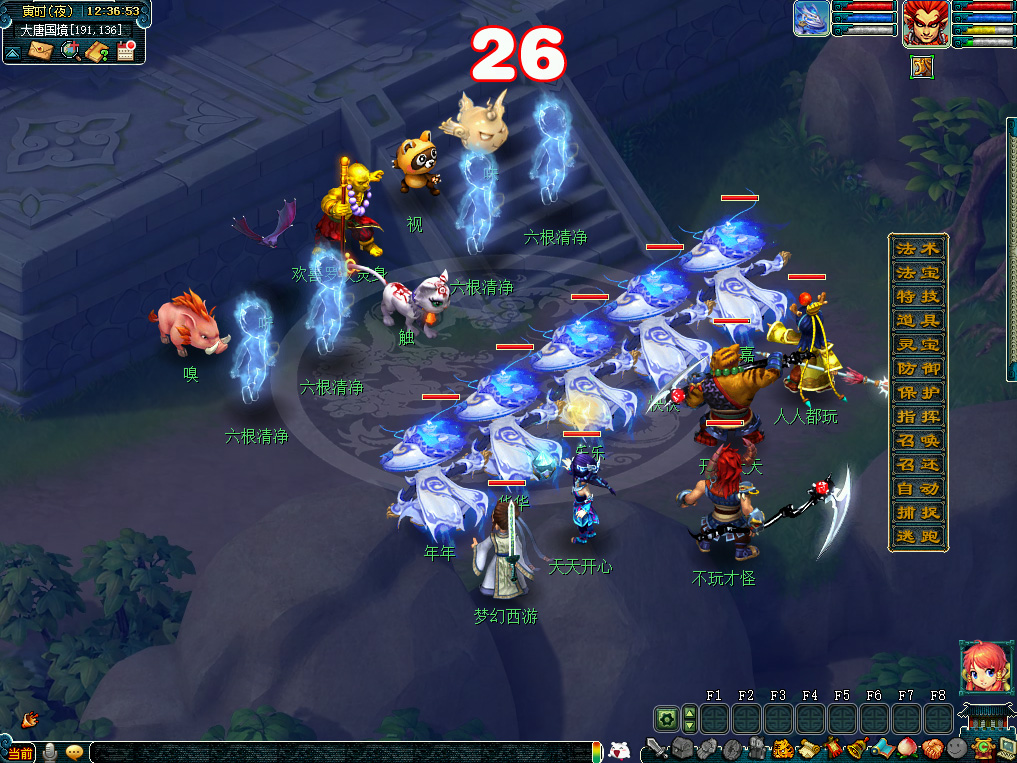This screenshot has height=763, width=1017.
Task: Toggle 自动 auto battle
Action: pyautogui.click(x=917, y=488)
